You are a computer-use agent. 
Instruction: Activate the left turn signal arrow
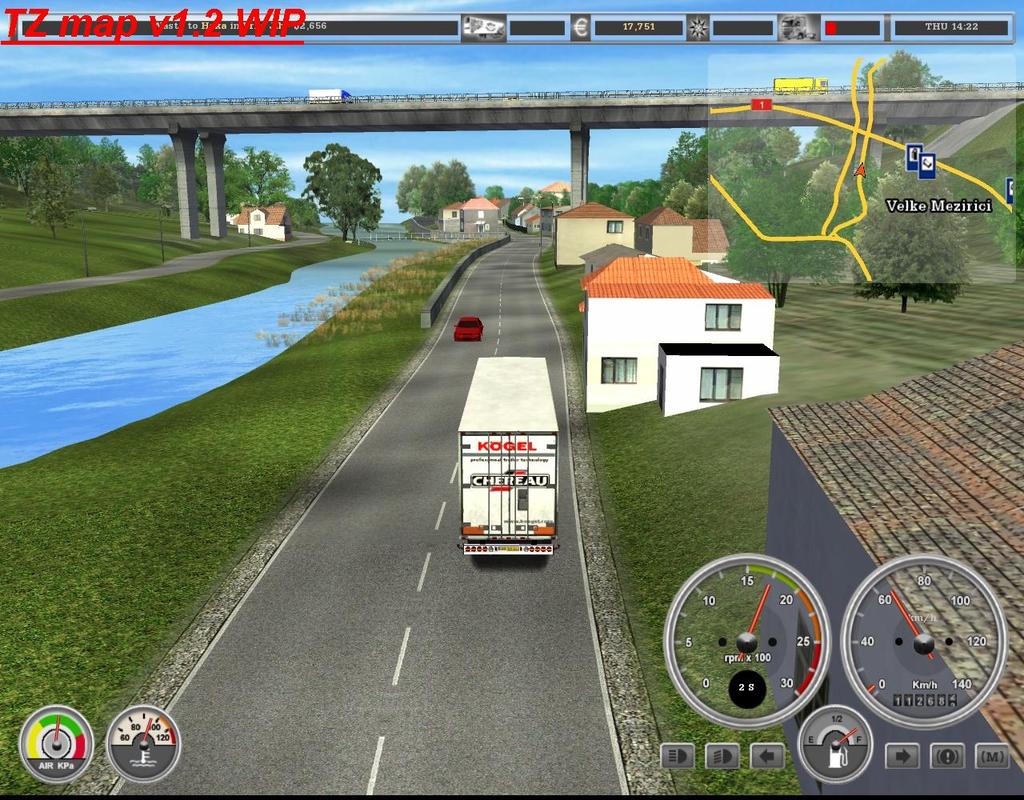coord(767,755)
